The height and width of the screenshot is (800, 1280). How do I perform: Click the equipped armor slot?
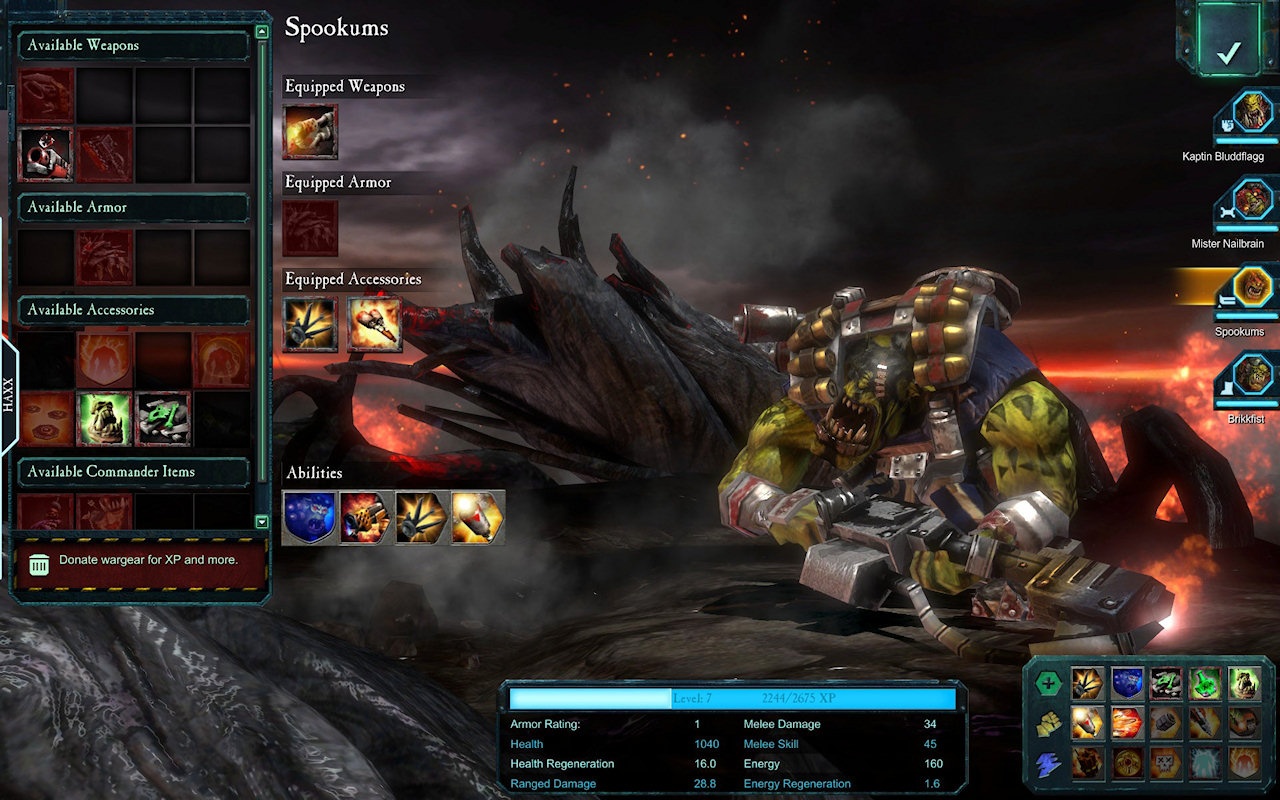[x=310, y=228]
